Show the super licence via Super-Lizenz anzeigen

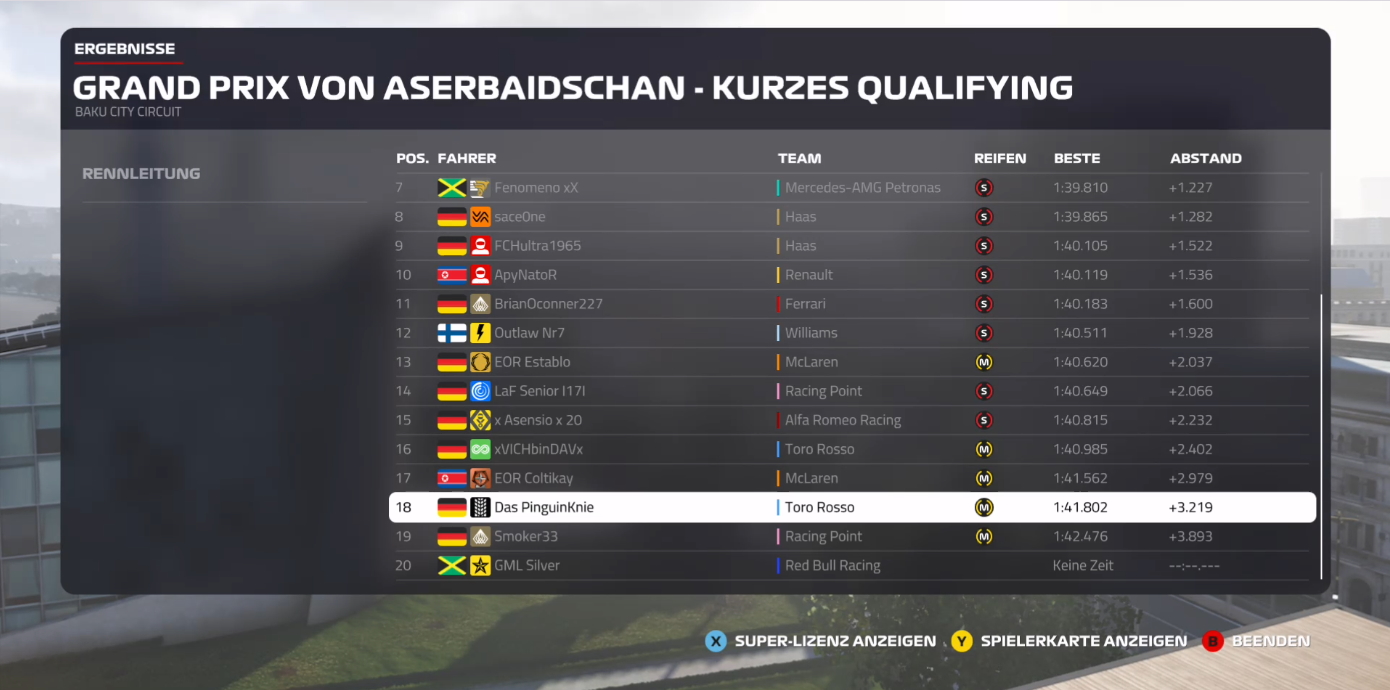pyautogui.click(x=821, y=641)
